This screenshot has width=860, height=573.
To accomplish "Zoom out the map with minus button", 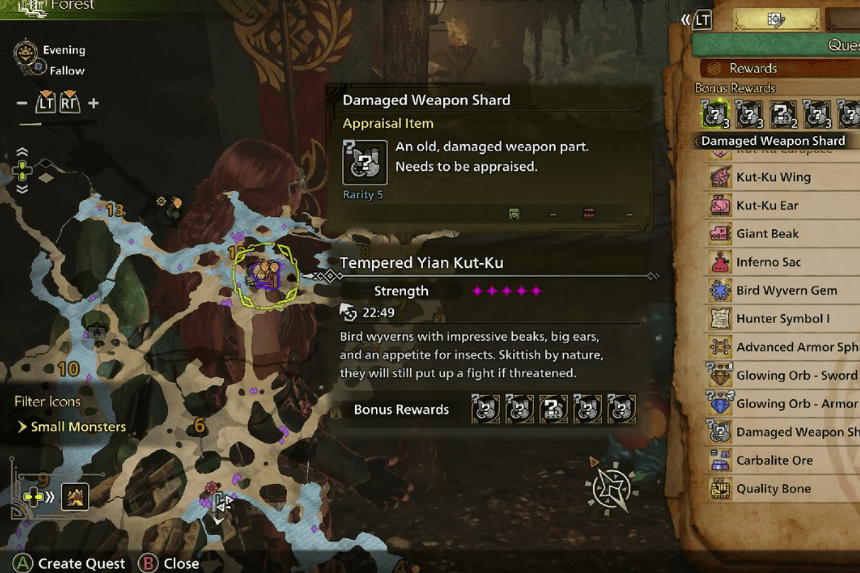I will click(22, 103).
